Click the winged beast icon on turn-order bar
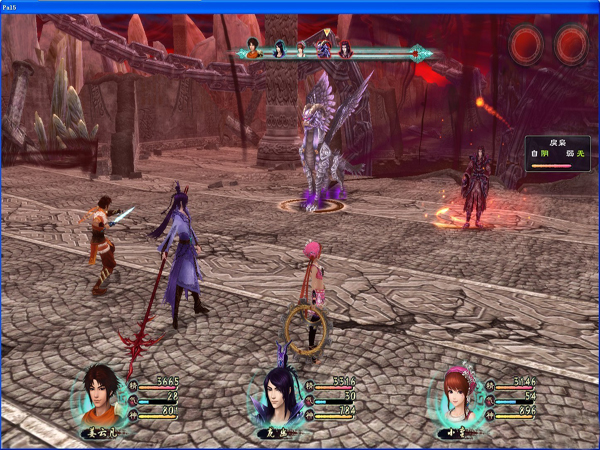 324,49
